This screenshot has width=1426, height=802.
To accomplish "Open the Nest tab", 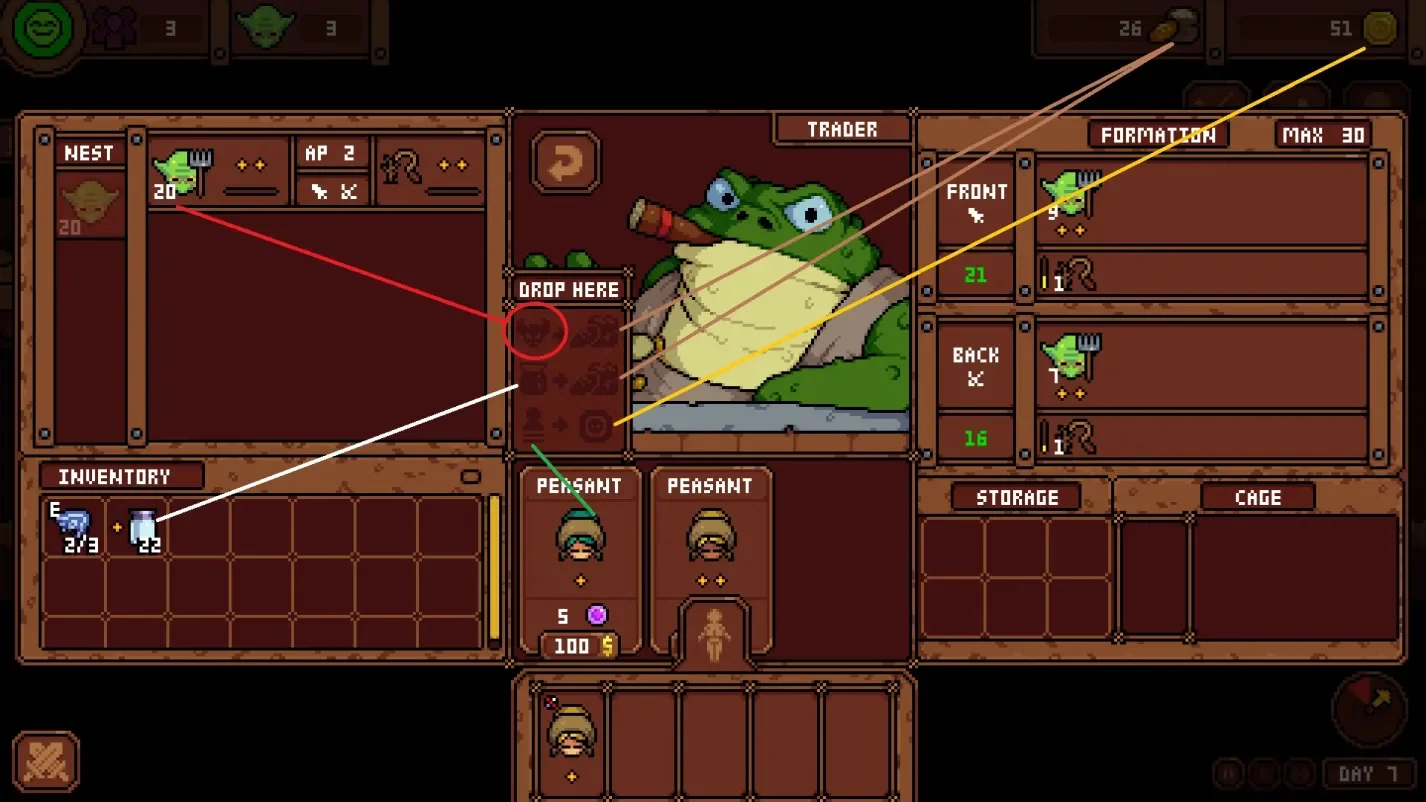I will click(x=89, y=153).
